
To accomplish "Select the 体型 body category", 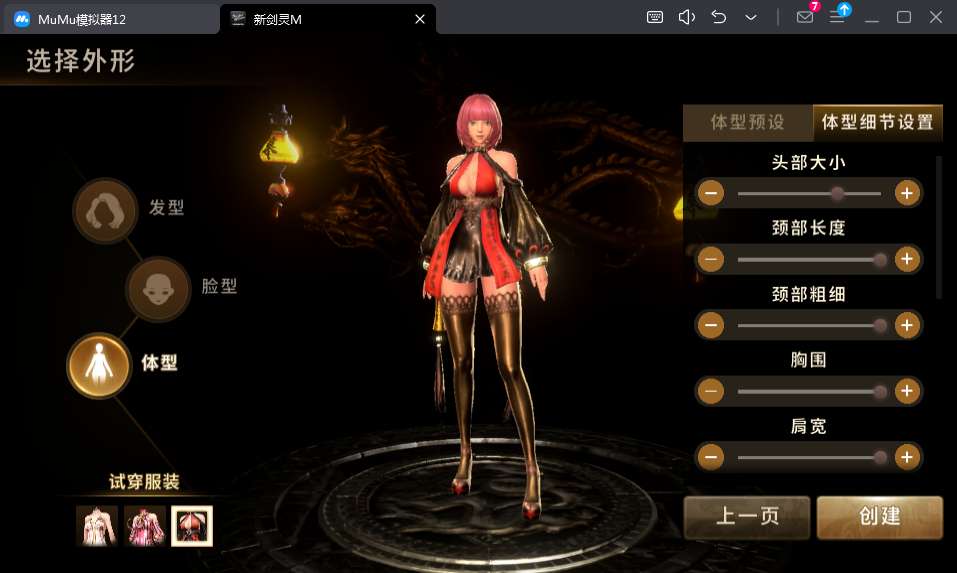I will point(98,365).
